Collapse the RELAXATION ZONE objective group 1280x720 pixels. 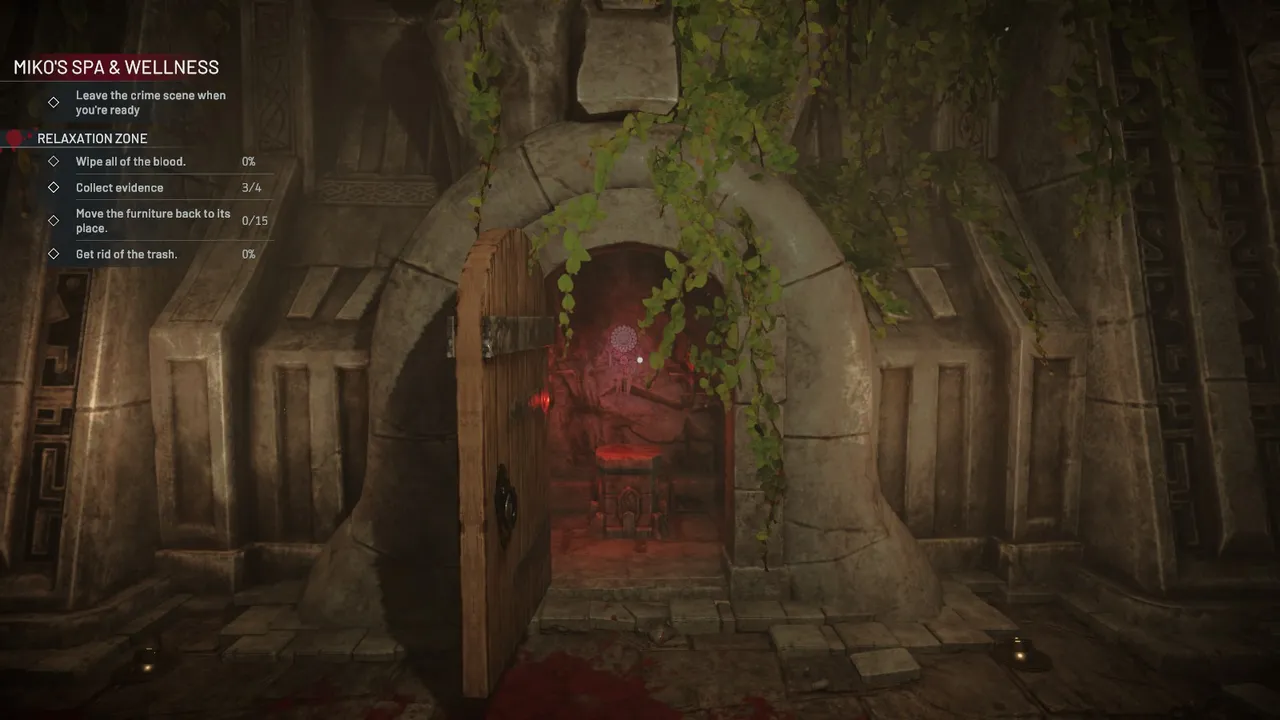tap(91, 138)
